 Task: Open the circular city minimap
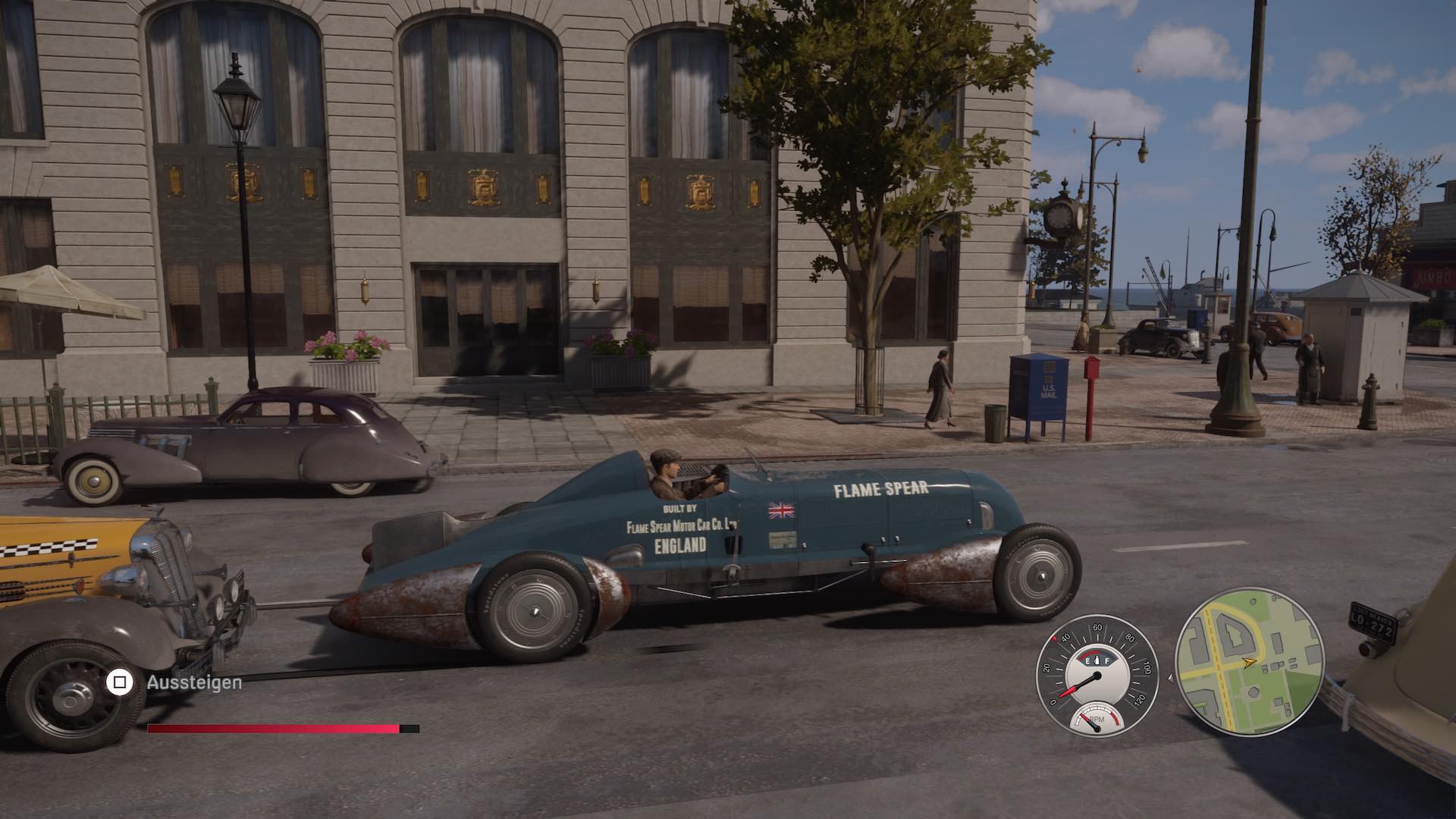(x=1249, y=663)
